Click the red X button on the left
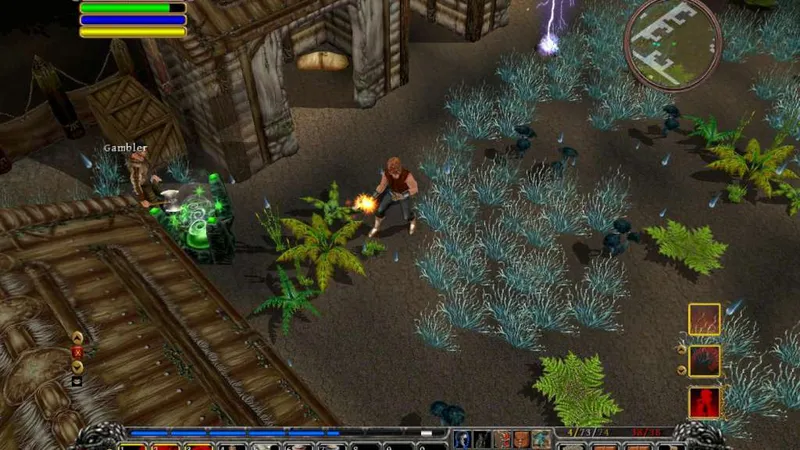 77,352
